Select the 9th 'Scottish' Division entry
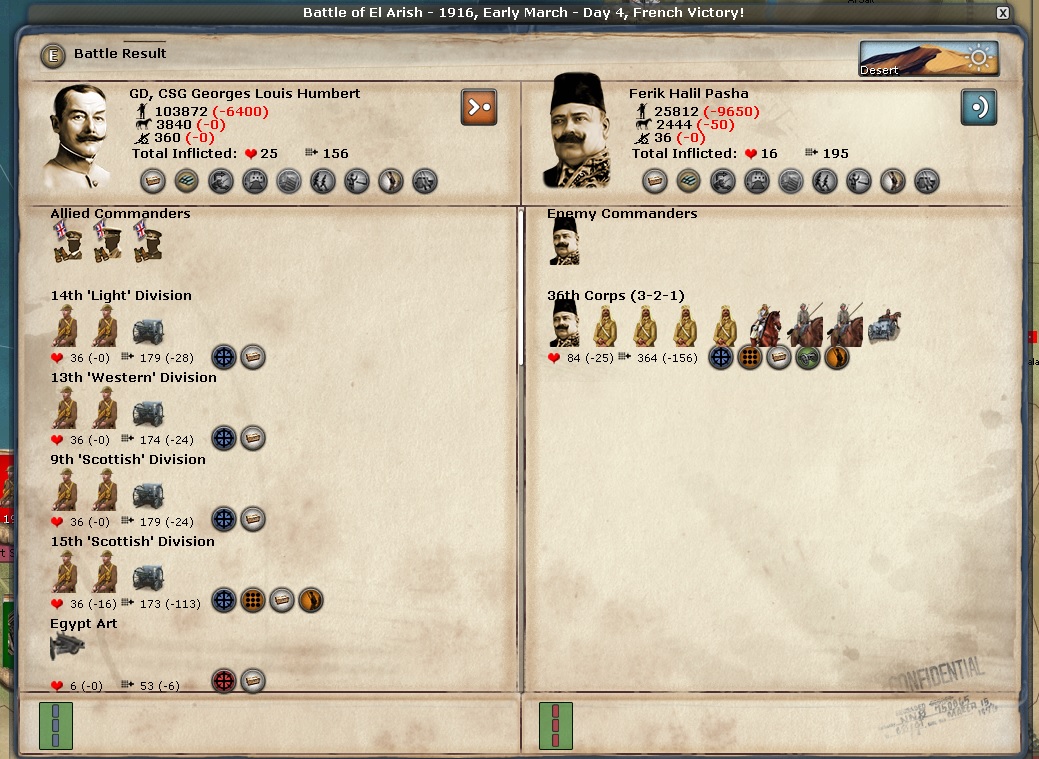This screenshot has width=1039, height=759. point(128,460)
